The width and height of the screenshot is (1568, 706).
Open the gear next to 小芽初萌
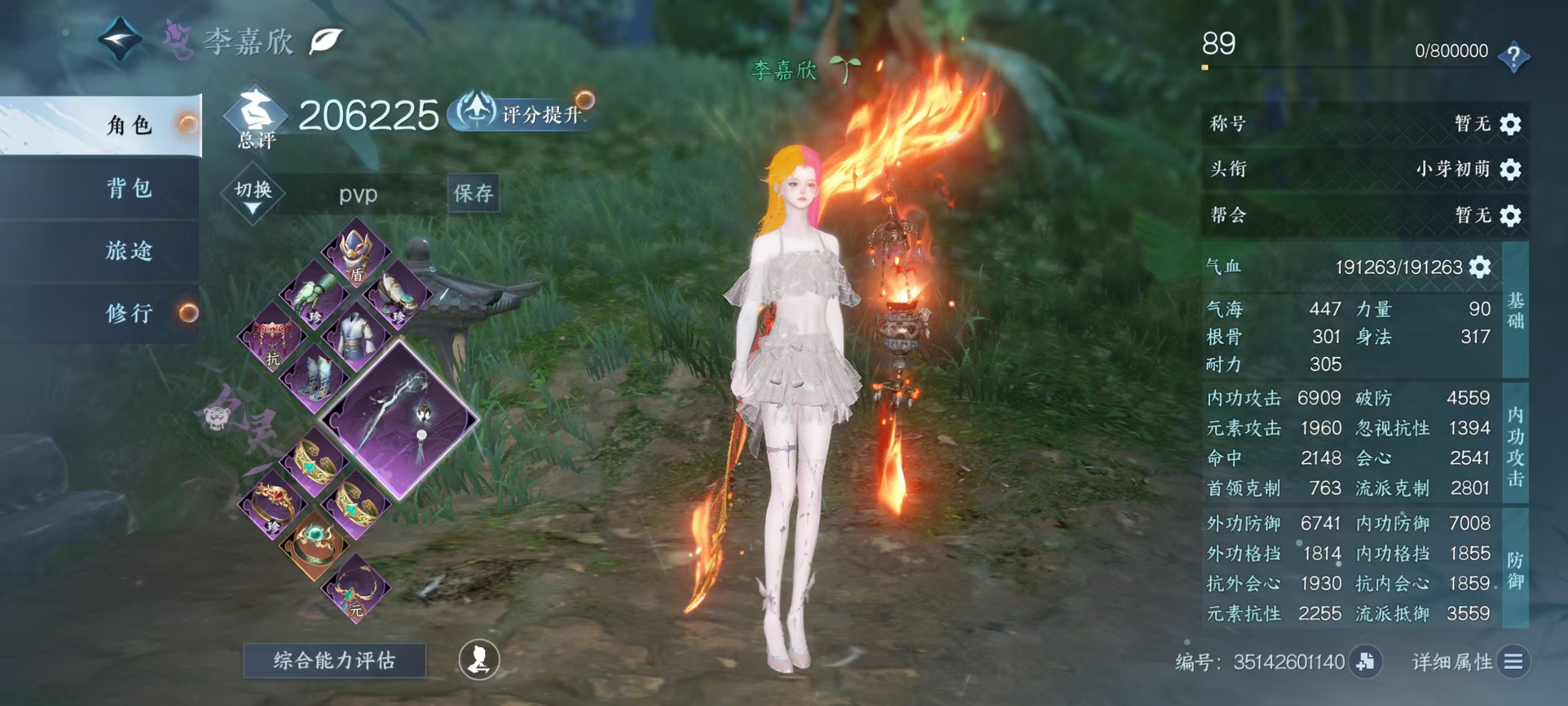[1510, 169]
